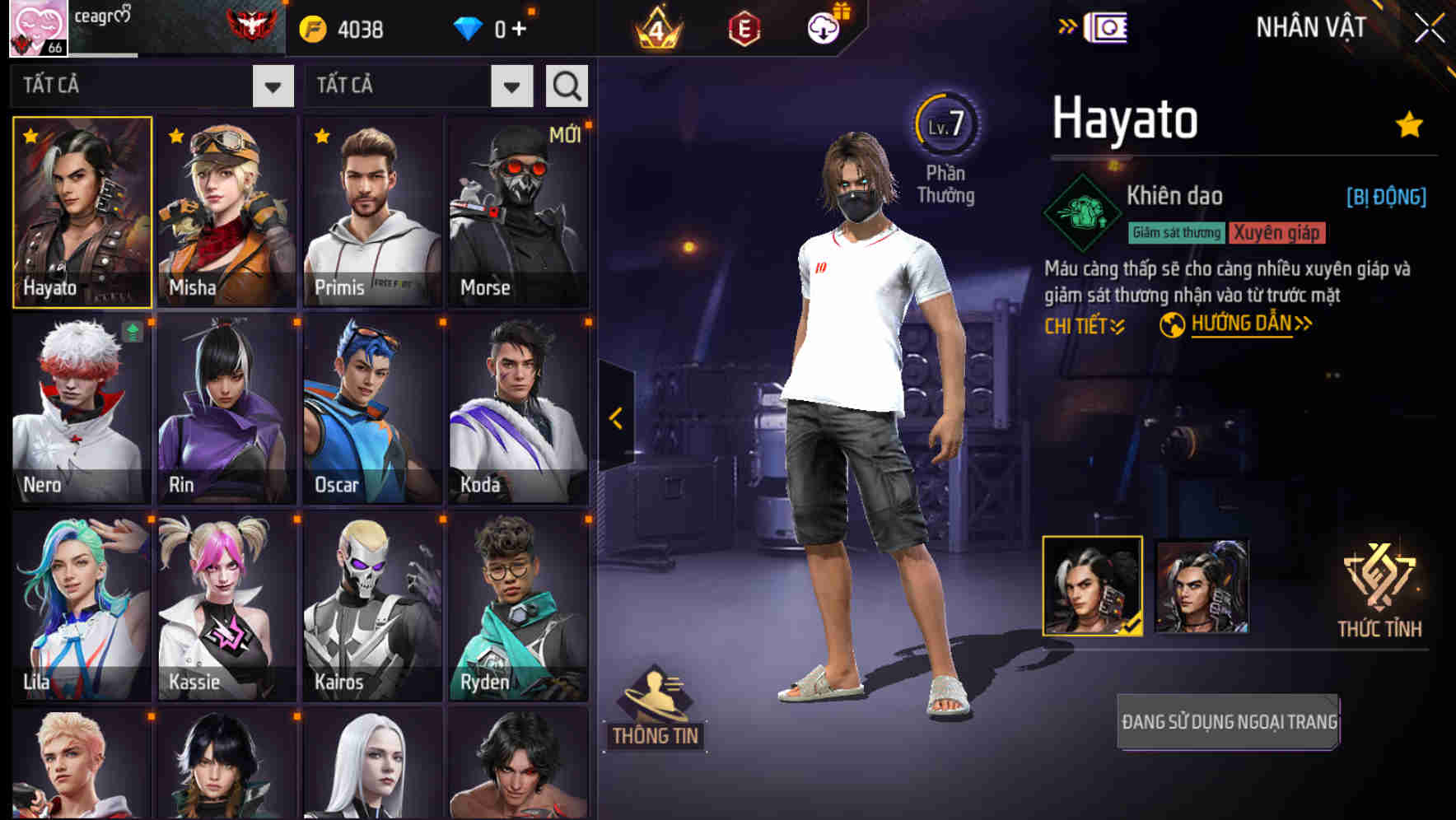Screen dimensions: 1456x820
Task: Open CHI TIẾT skill details
Action: [1084, 324]
